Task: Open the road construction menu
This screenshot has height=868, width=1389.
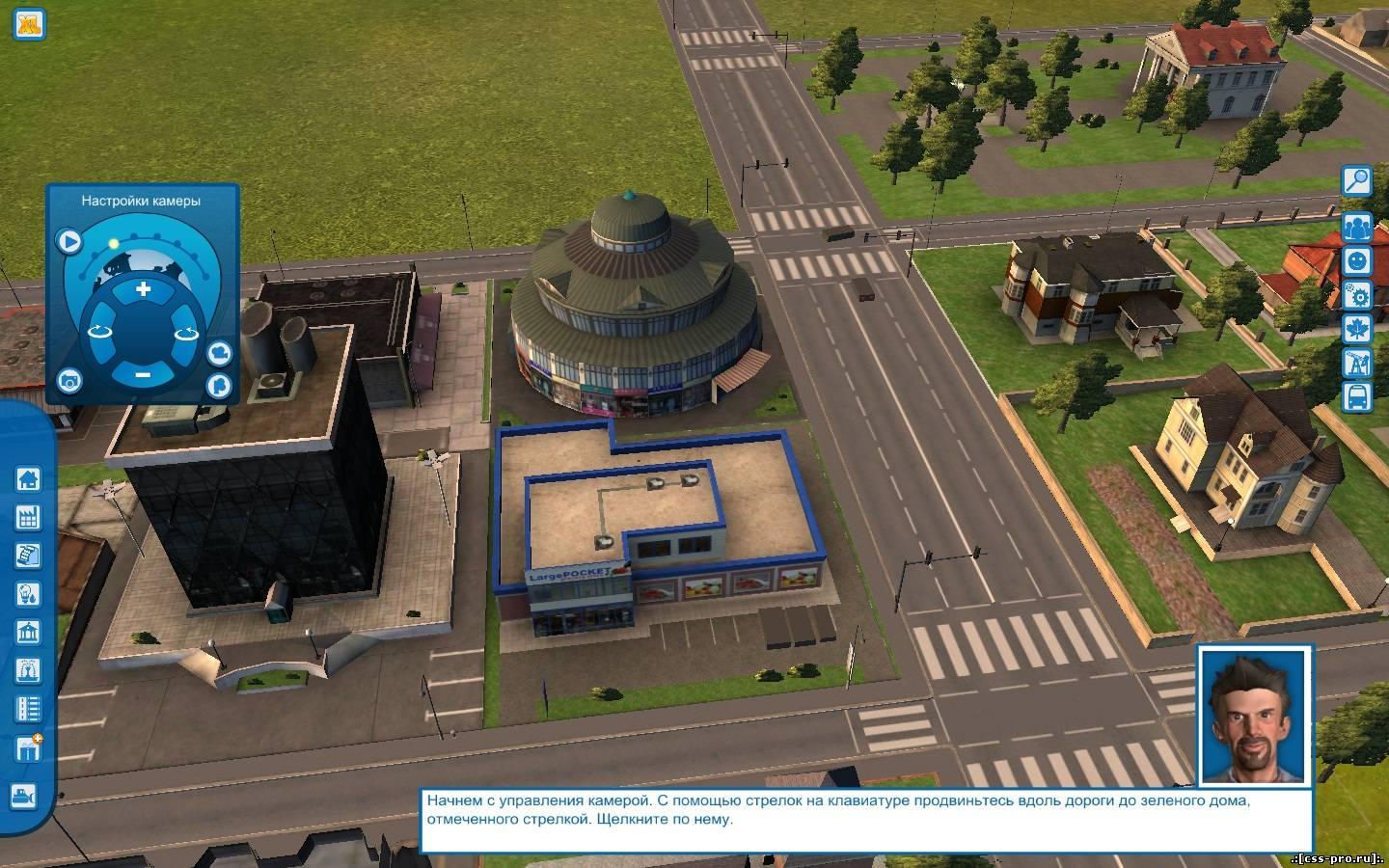Action: click(27, 709)
